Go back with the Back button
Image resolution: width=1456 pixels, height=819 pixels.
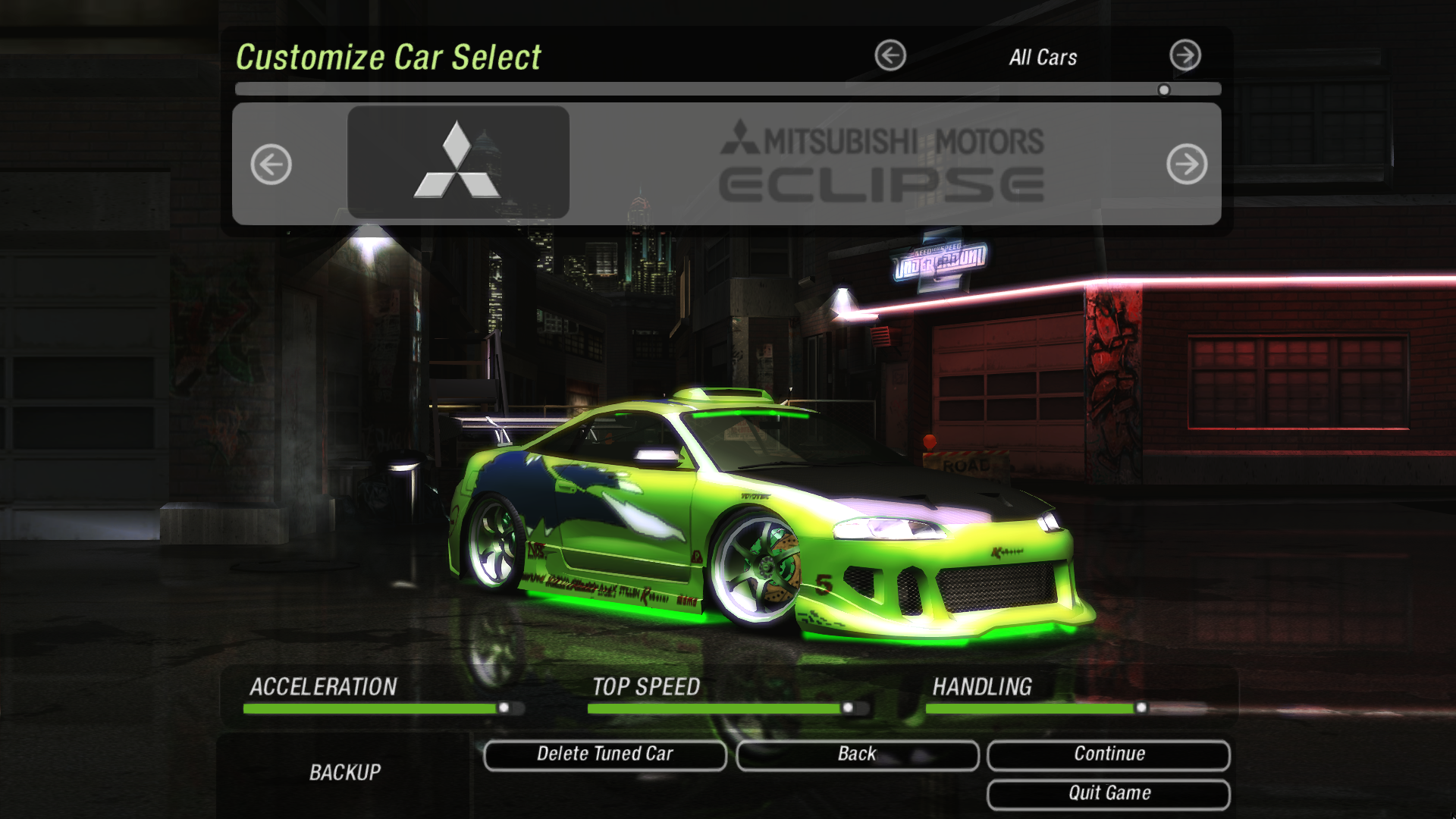[x=857, y=755]
